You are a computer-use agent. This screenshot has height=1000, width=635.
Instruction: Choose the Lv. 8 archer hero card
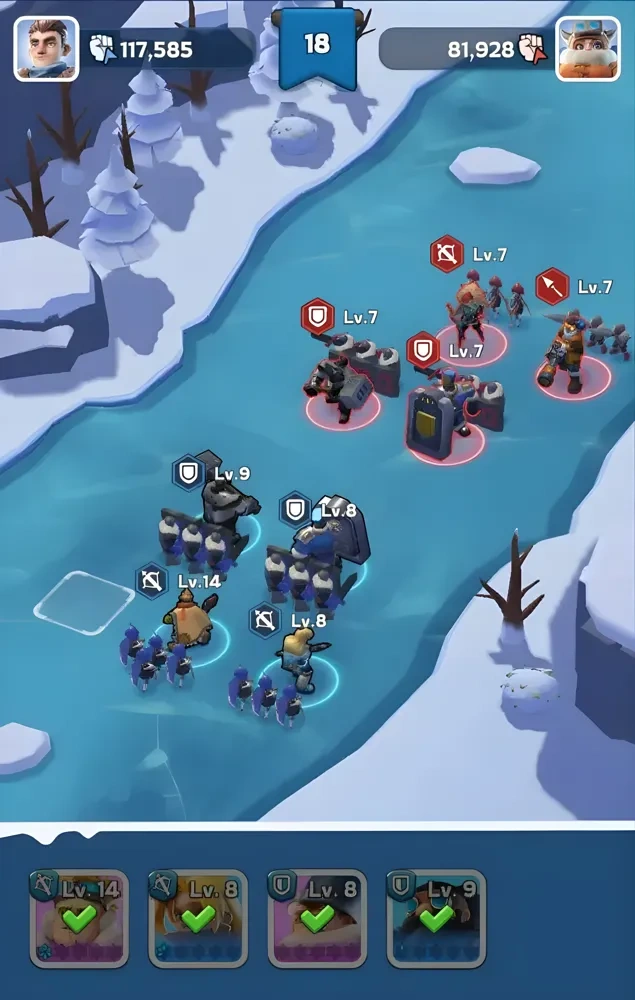coord(198,918)
